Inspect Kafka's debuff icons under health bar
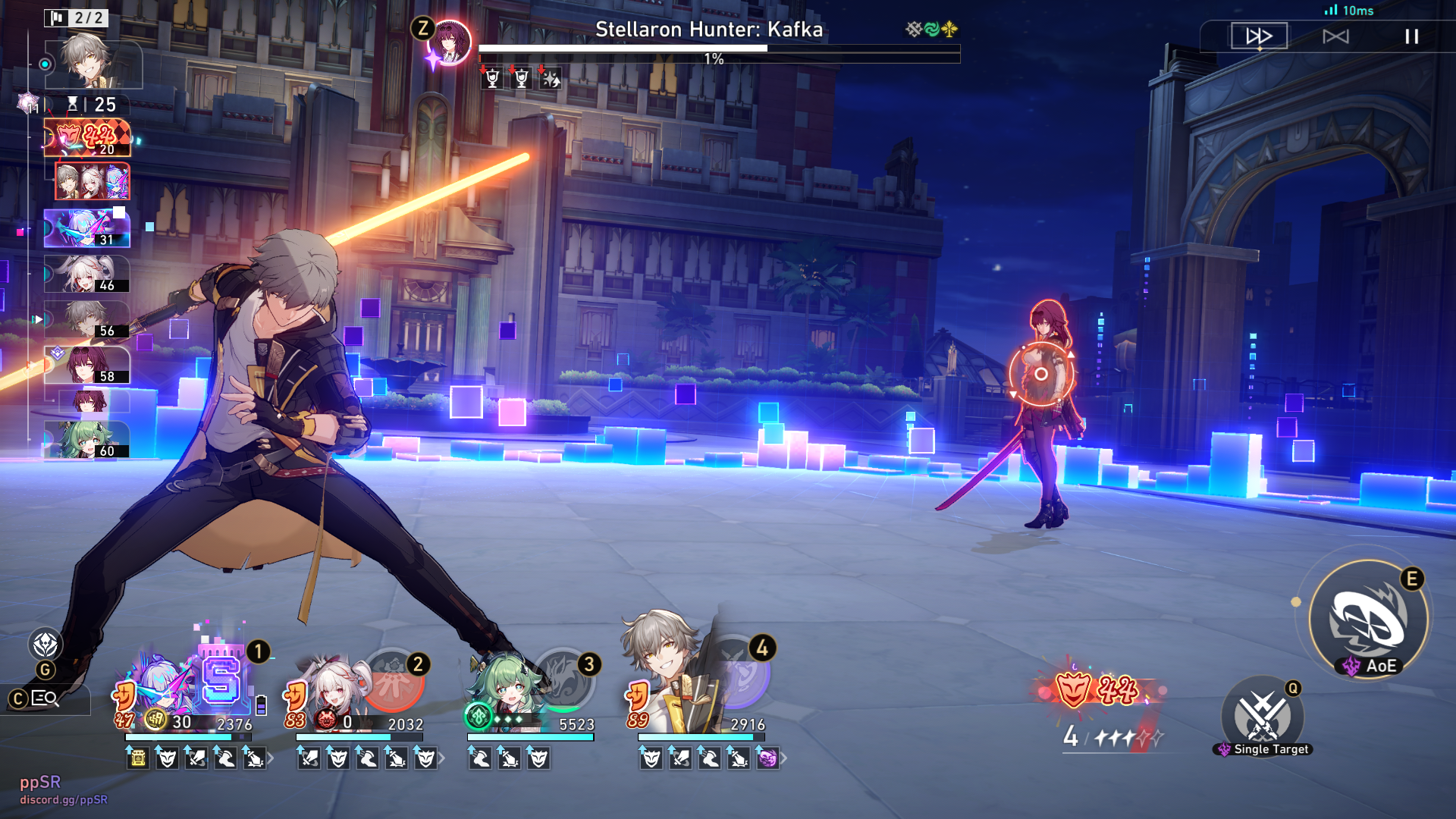 point(522,78)
